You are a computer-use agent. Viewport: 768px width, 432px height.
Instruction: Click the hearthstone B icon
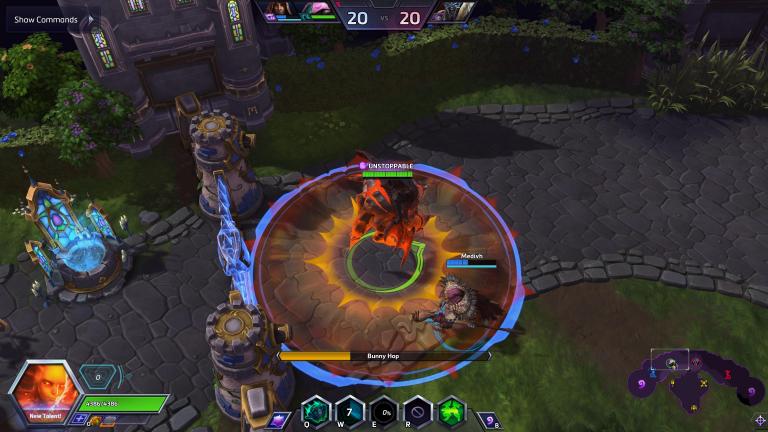tap(486, 419)
